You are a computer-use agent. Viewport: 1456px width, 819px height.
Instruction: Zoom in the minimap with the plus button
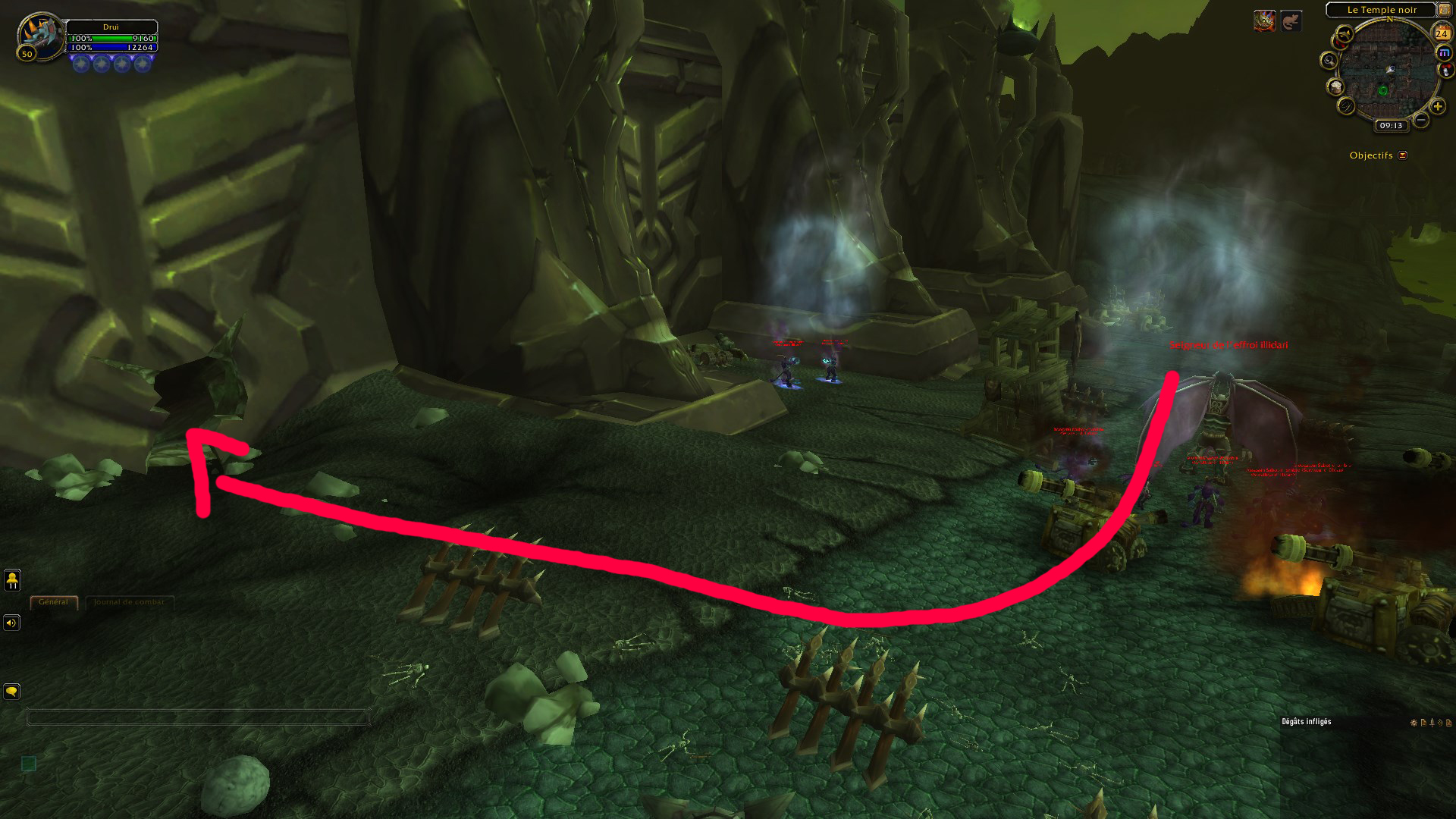pyautogui.click(x=1438, y=105)
